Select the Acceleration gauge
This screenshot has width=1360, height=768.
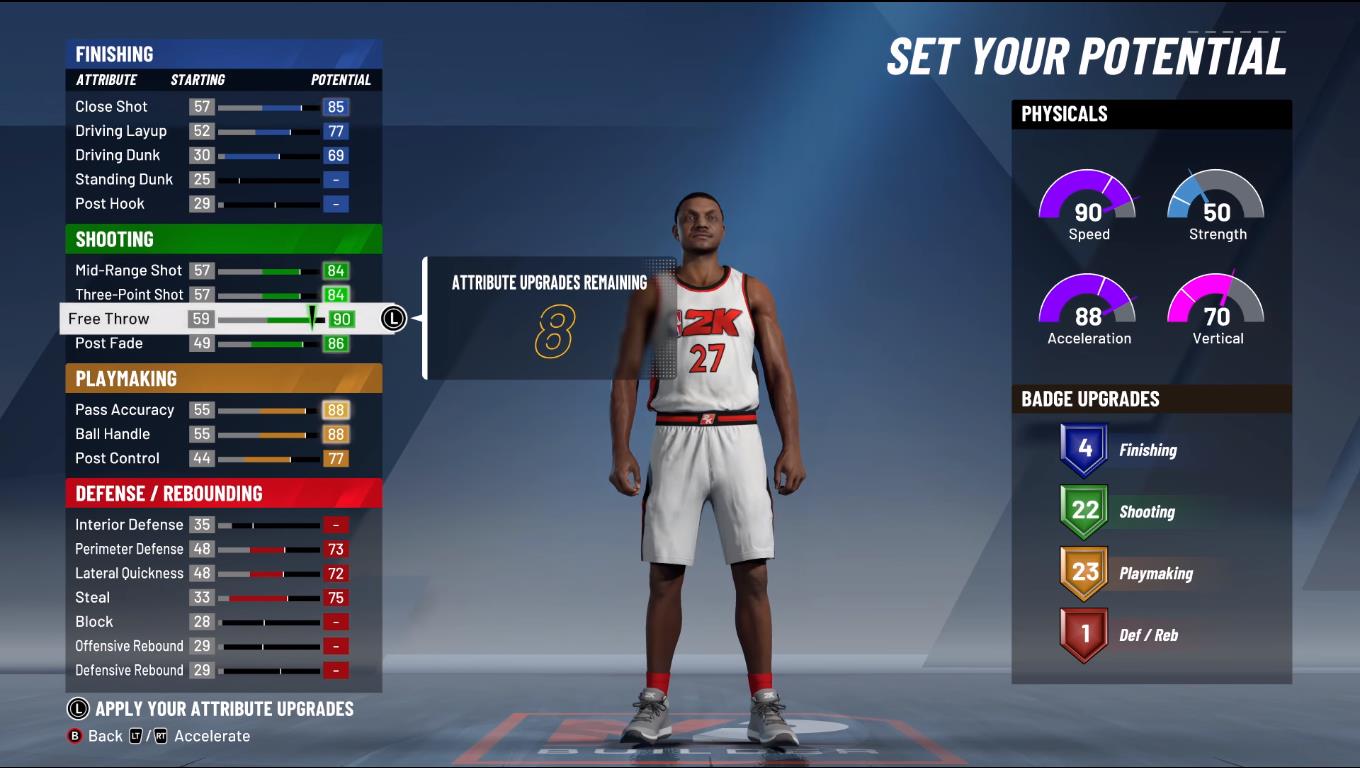click(x=1088, y=305)
